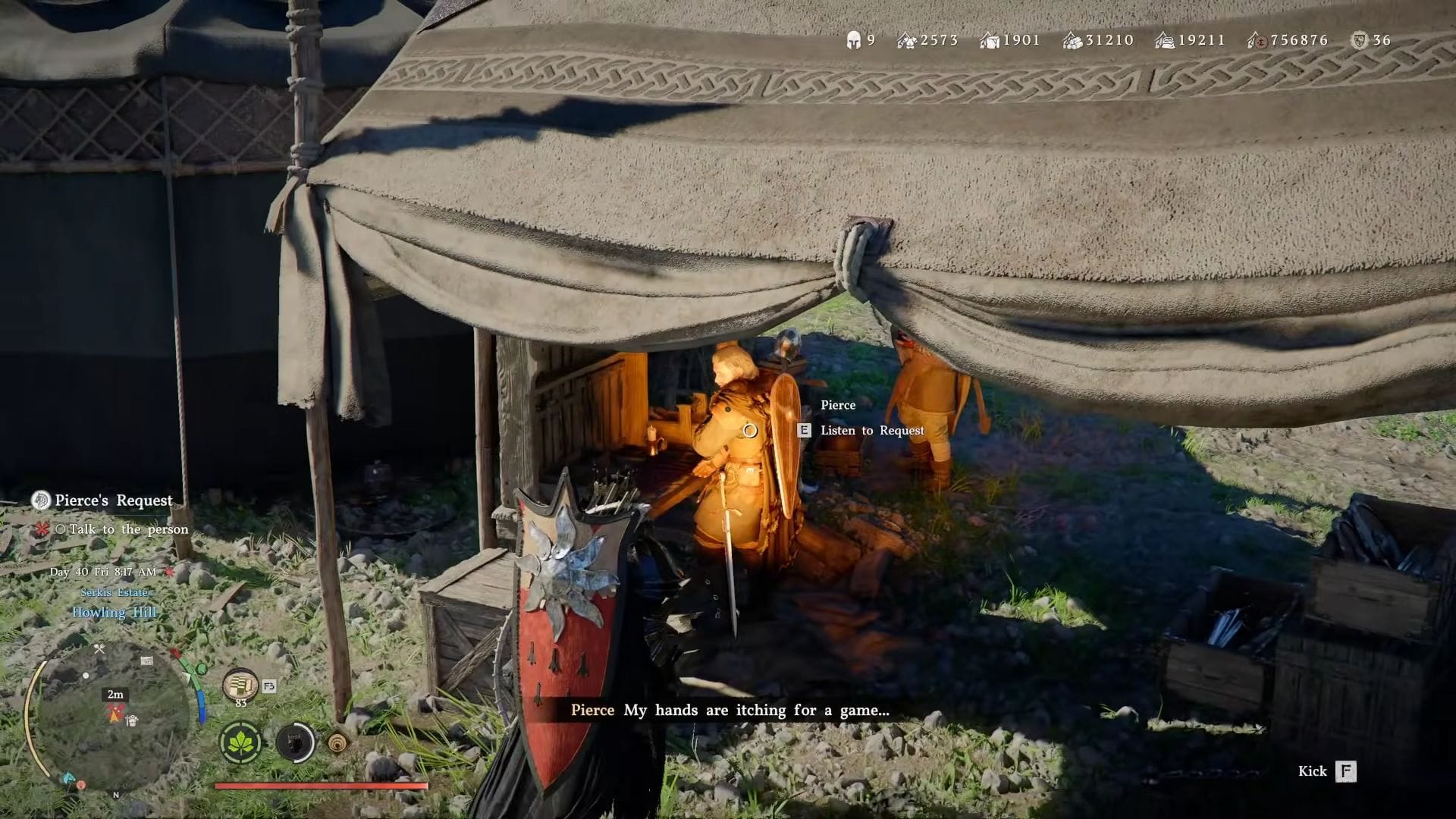Click the timber logs resource icon
The image size is (1456, 819).
point(1072,40)
